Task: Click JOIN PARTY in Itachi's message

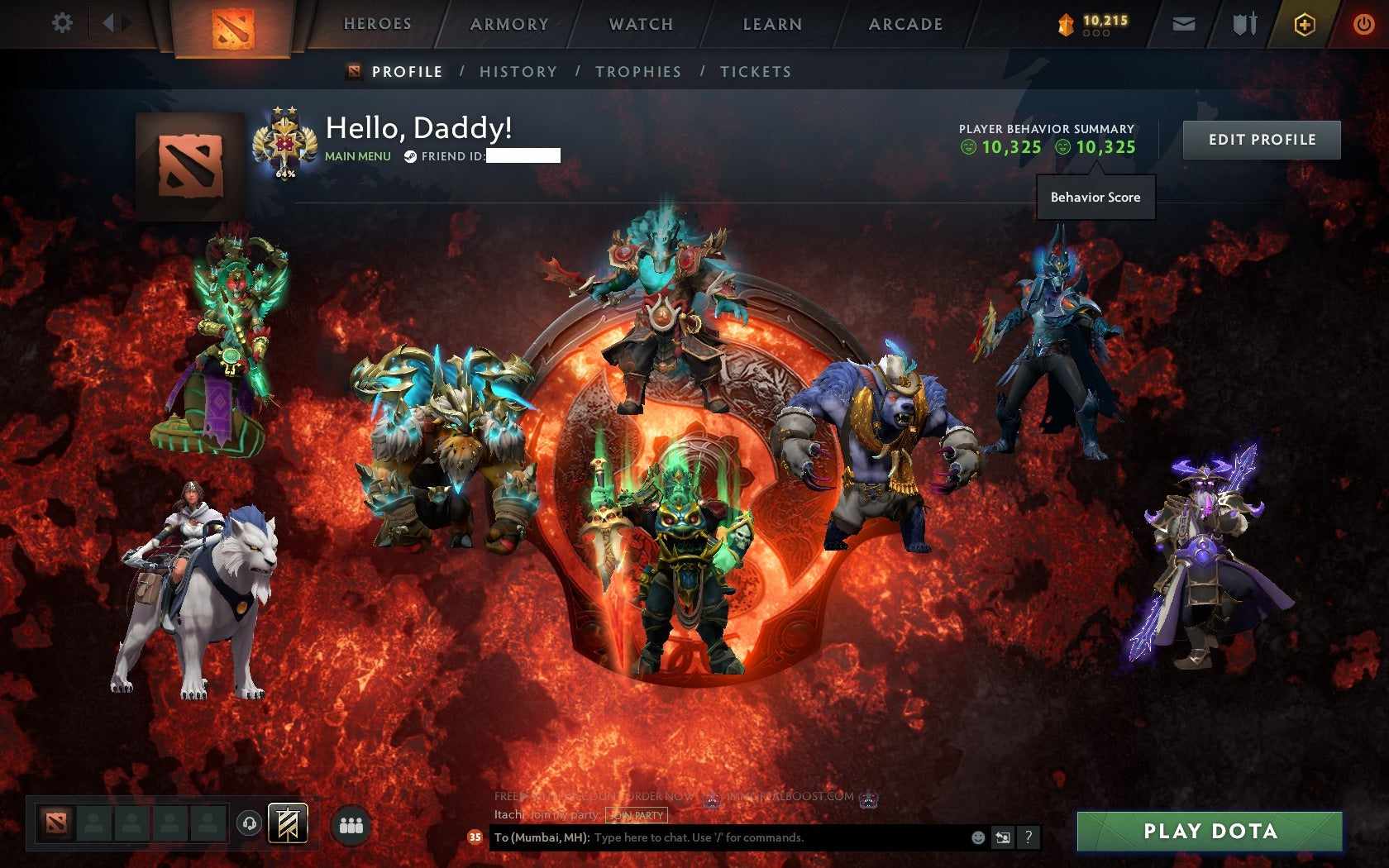Action: click(635, 815)
